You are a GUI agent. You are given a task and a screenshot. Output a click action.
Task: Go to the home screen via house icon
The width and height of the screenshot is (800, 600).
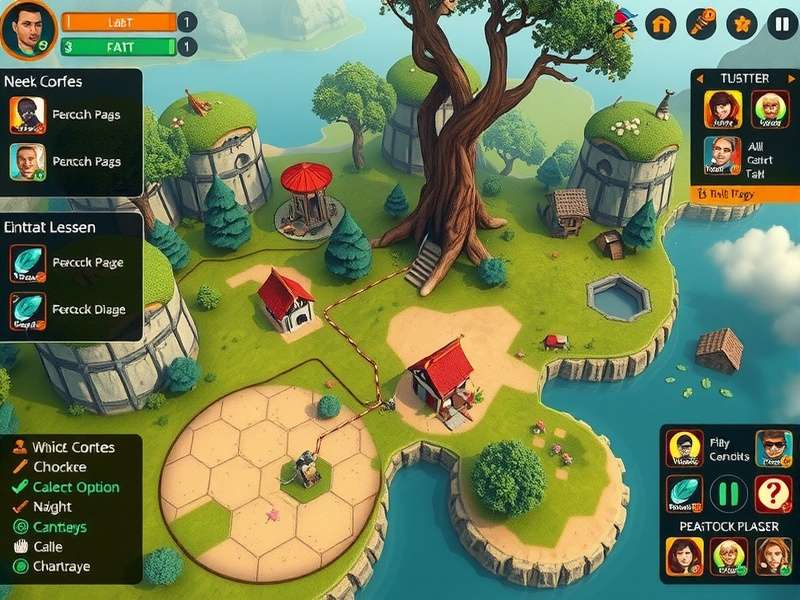coord(661,23)
